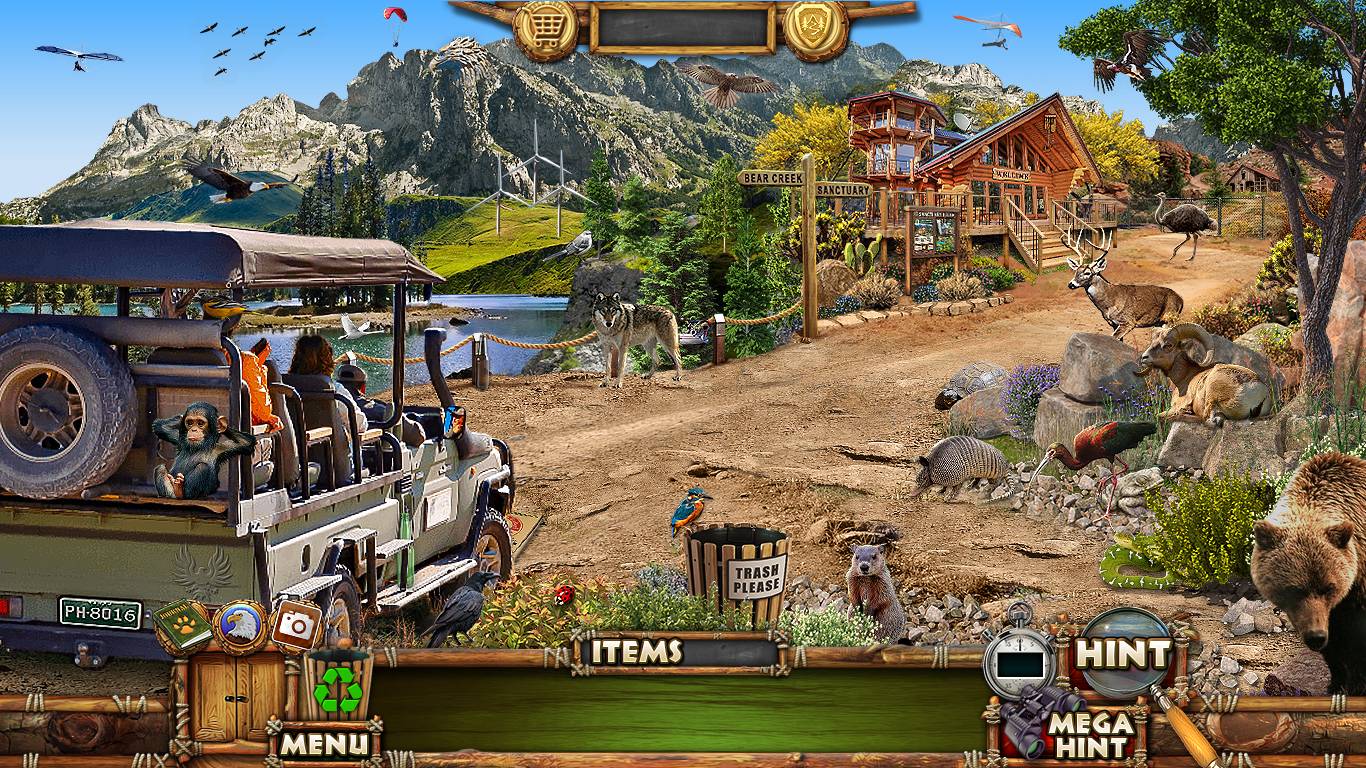The width and height of the screenshot is (1366, 768).
Task: Open the wooden cabinet doors
Action: 226,696
